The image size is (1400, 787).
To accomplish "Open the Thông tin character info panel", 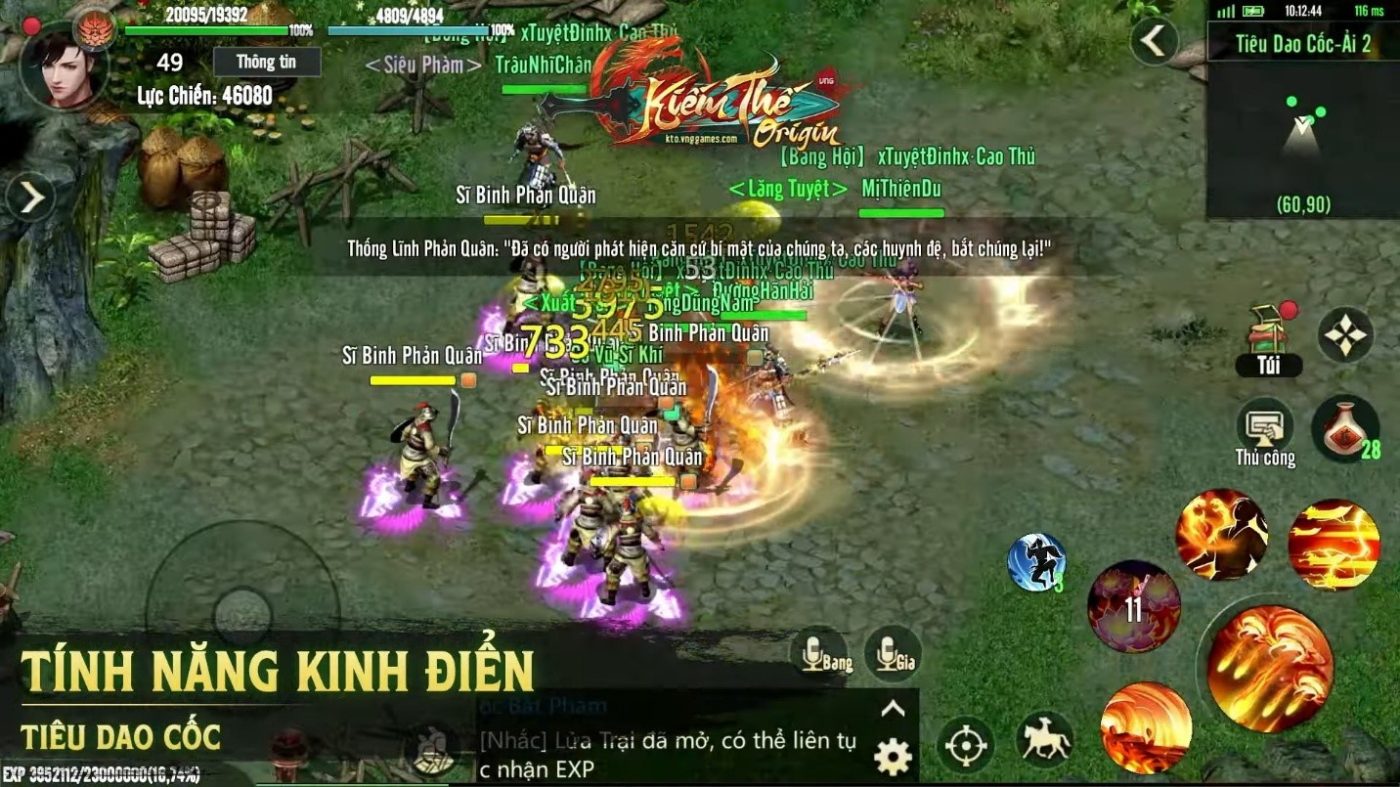I will pos(267,62).
